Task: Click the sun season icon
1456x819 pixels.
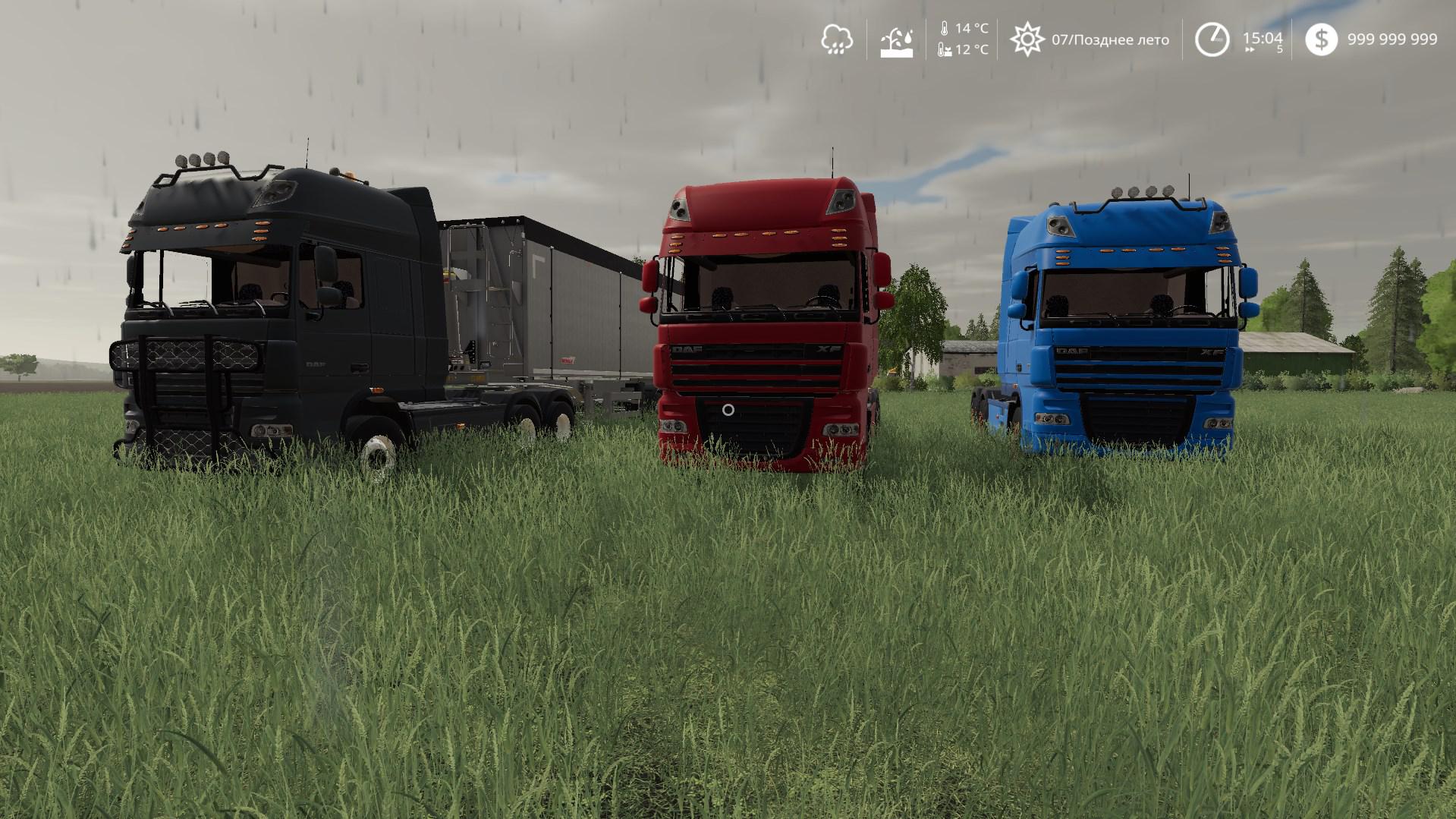Action: (1027, 39)
